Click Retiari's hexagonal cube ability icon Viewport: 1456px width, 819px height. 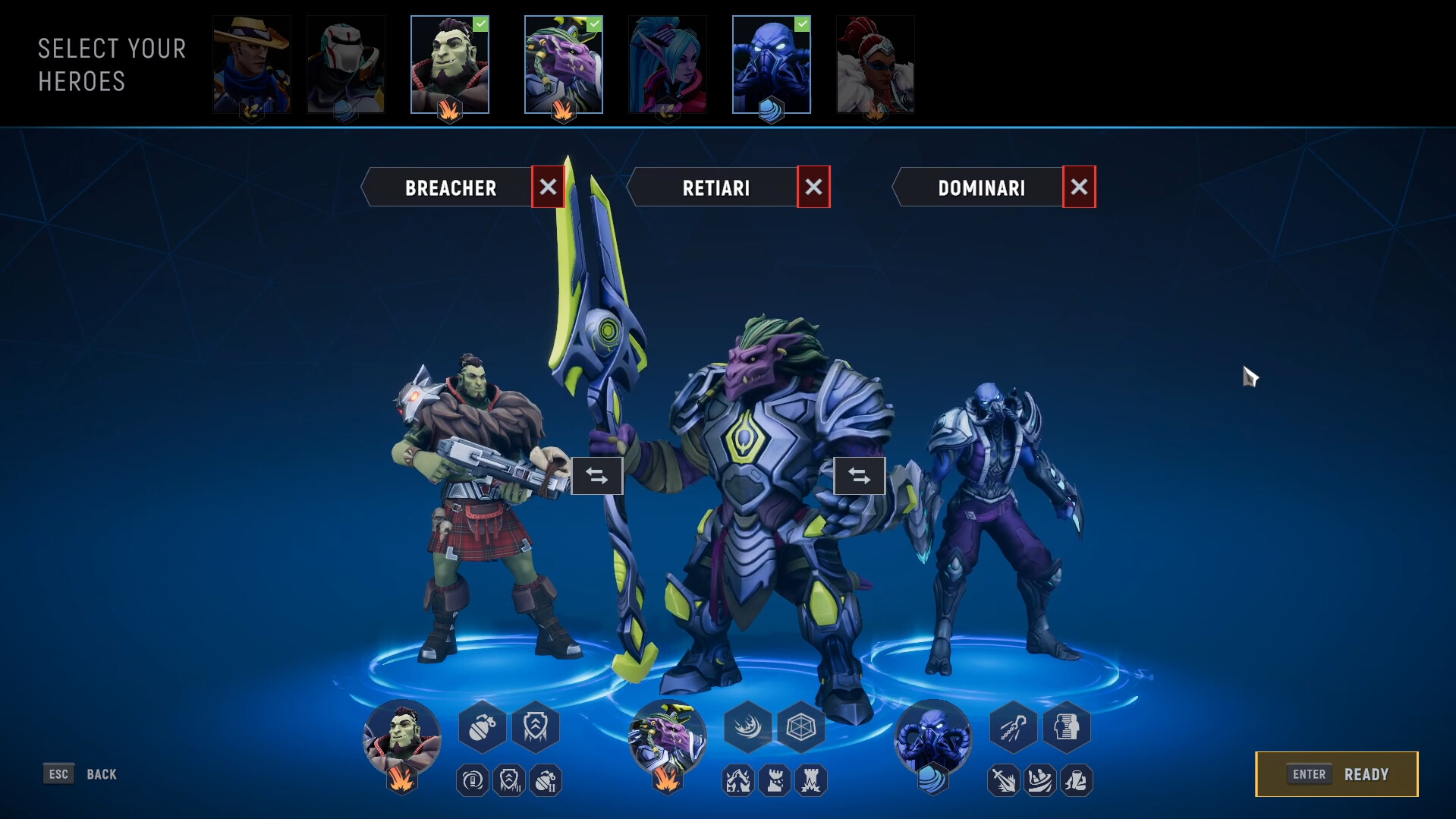pyautogui.click(x=800, y=726)
